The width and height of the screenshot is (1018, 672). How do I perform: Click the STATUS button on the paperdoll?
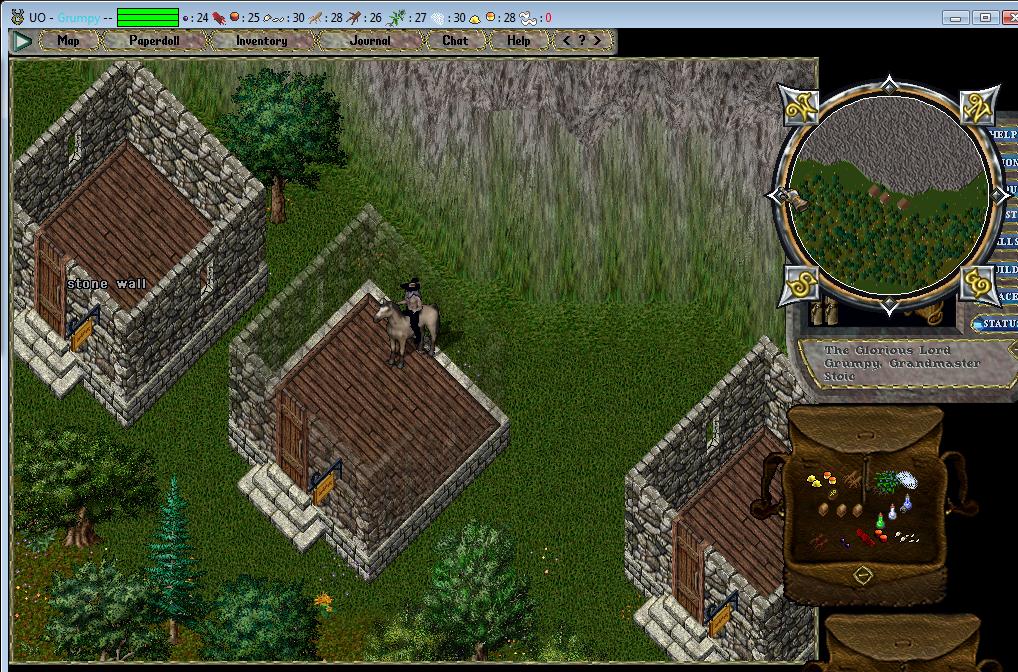(x=996, y=324)
